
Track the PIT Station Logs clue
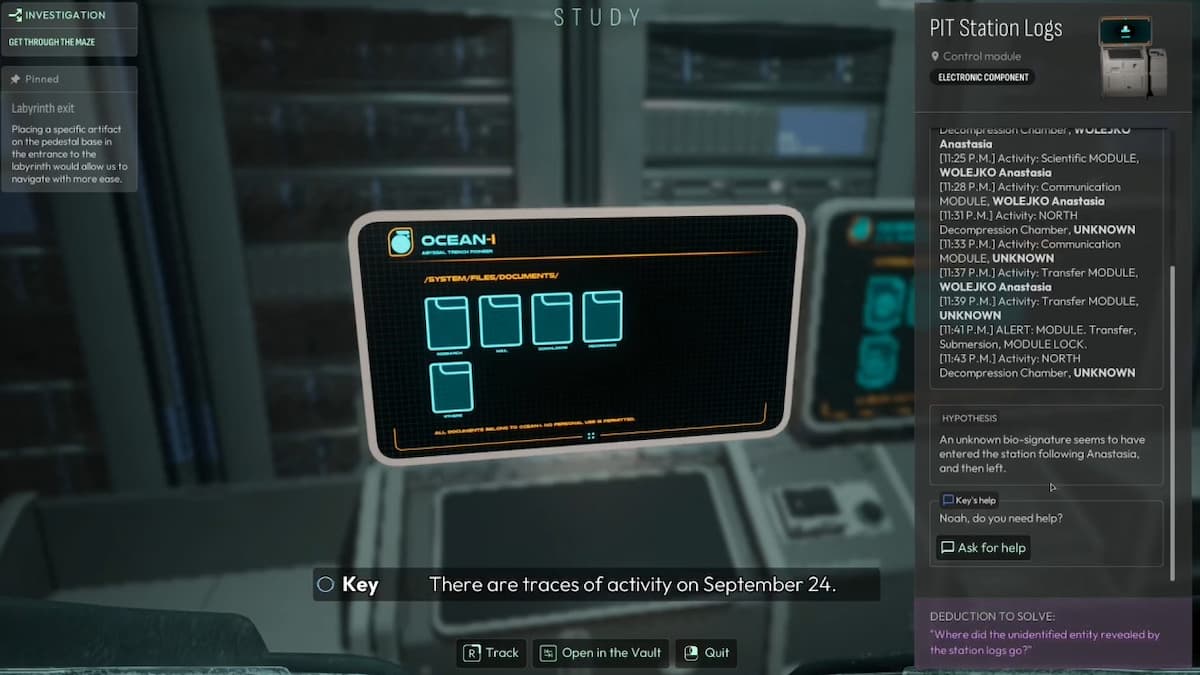[491, 653]
